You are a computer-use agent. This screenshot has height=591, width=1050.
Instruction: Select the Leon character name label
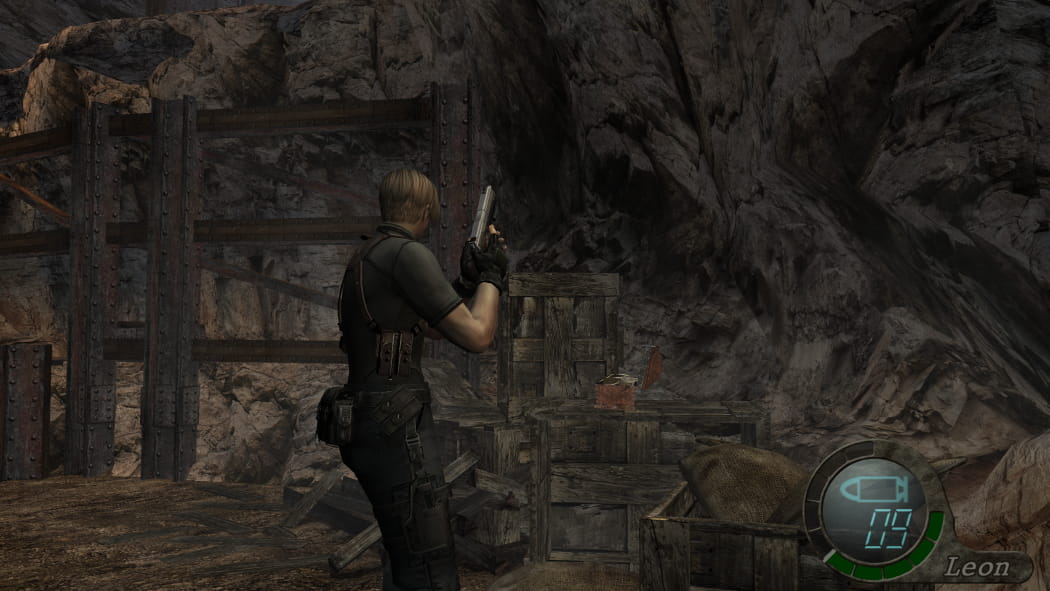click(x=975, y=568)
